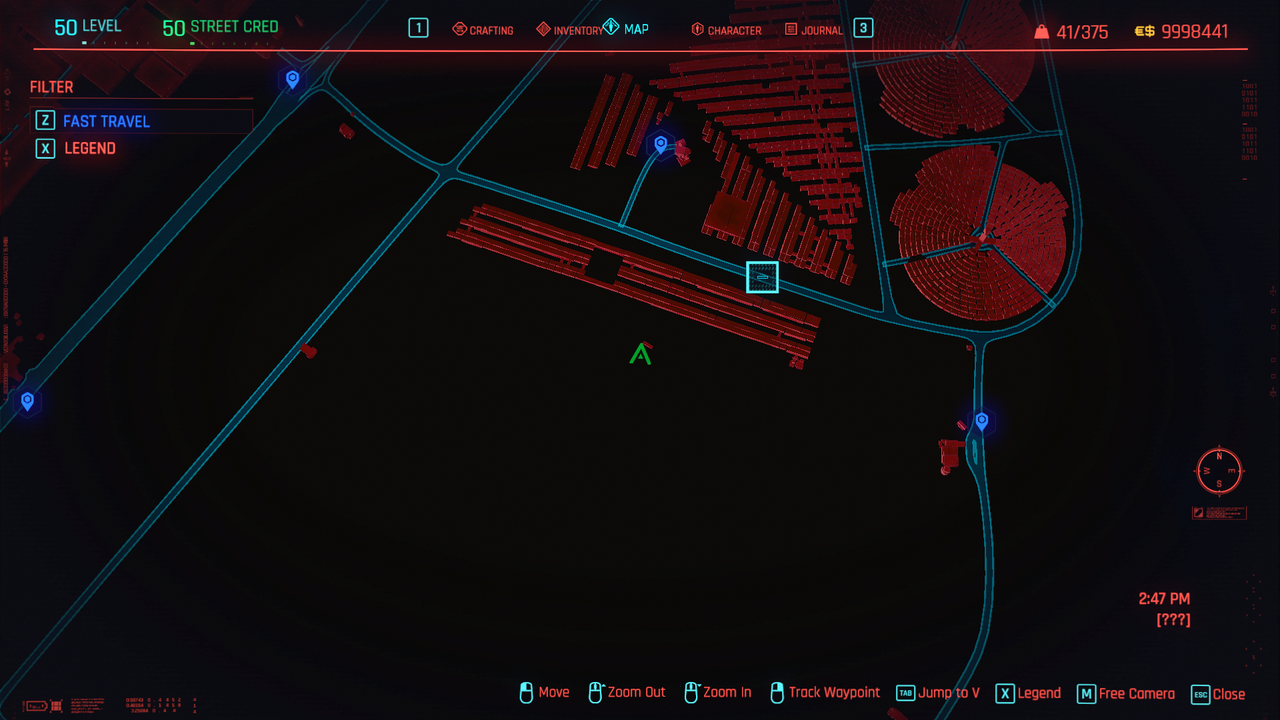The image size is (1280, 720).
Task: Click Close in the bottom bar
Action: (x=1218, y=693)
